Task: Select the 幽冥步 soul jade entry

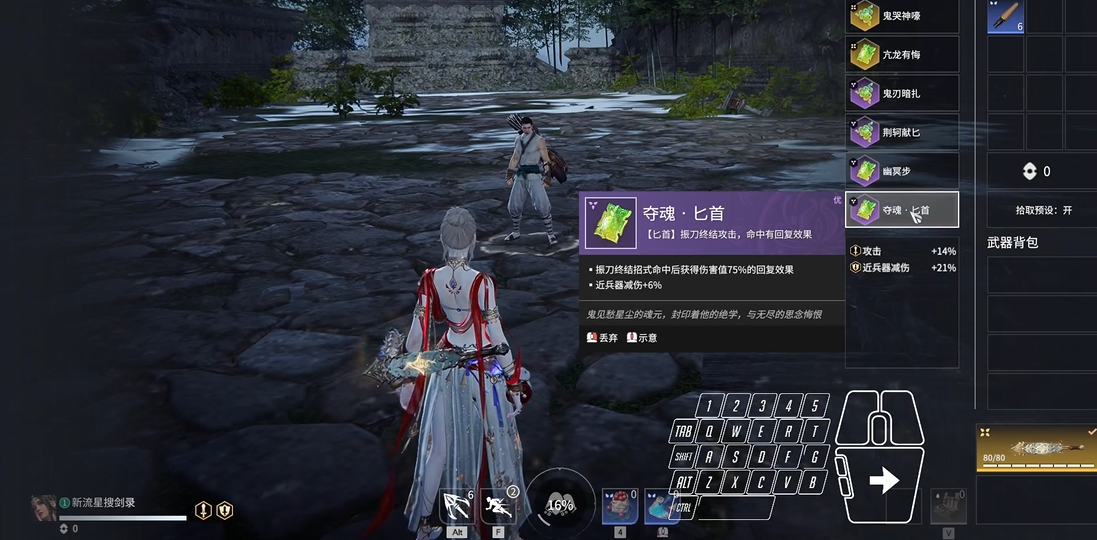Action: tap(902, 171)
